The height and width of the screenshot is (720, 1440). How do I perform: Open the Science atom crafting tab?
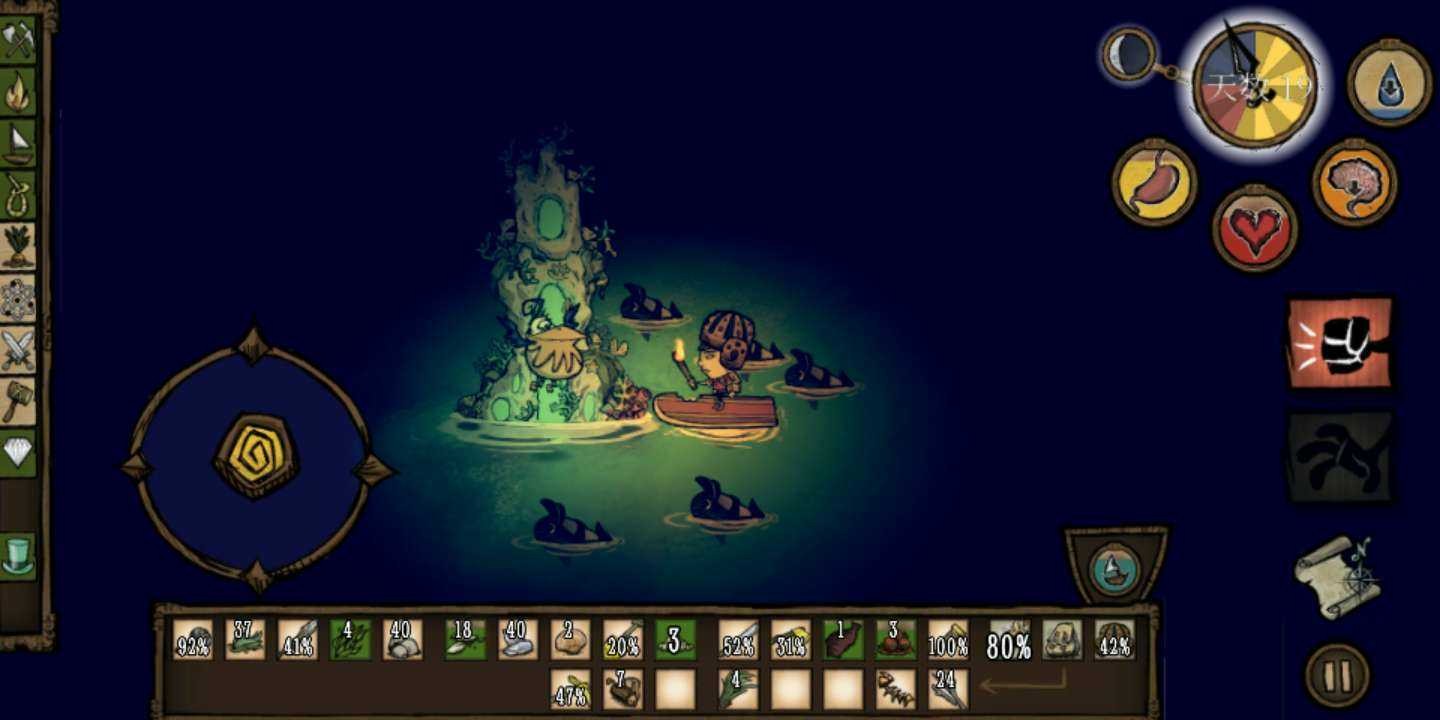point(18,298)
